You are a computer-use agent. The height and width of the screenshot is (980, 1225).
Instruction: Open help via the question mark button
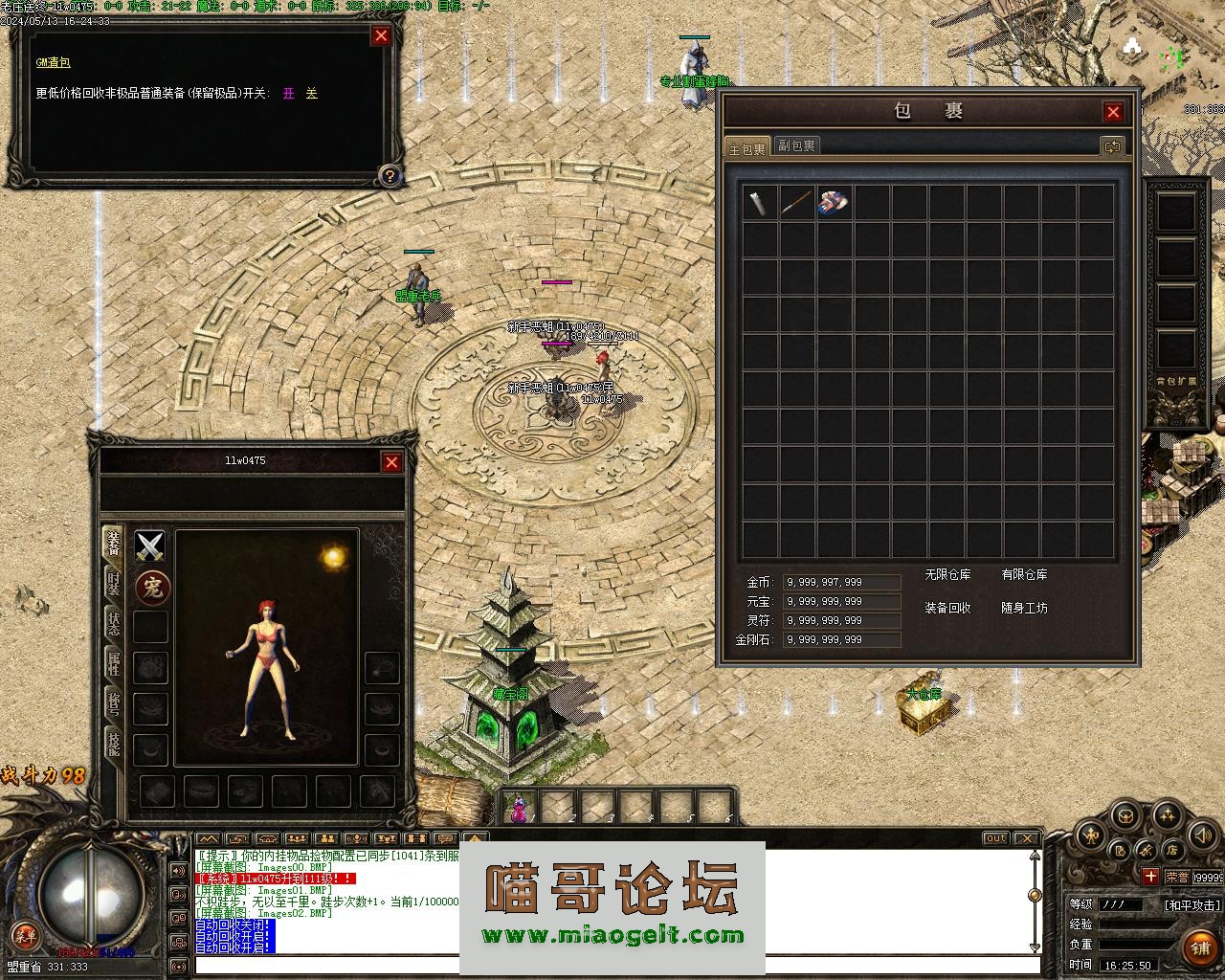click(390, 175)
